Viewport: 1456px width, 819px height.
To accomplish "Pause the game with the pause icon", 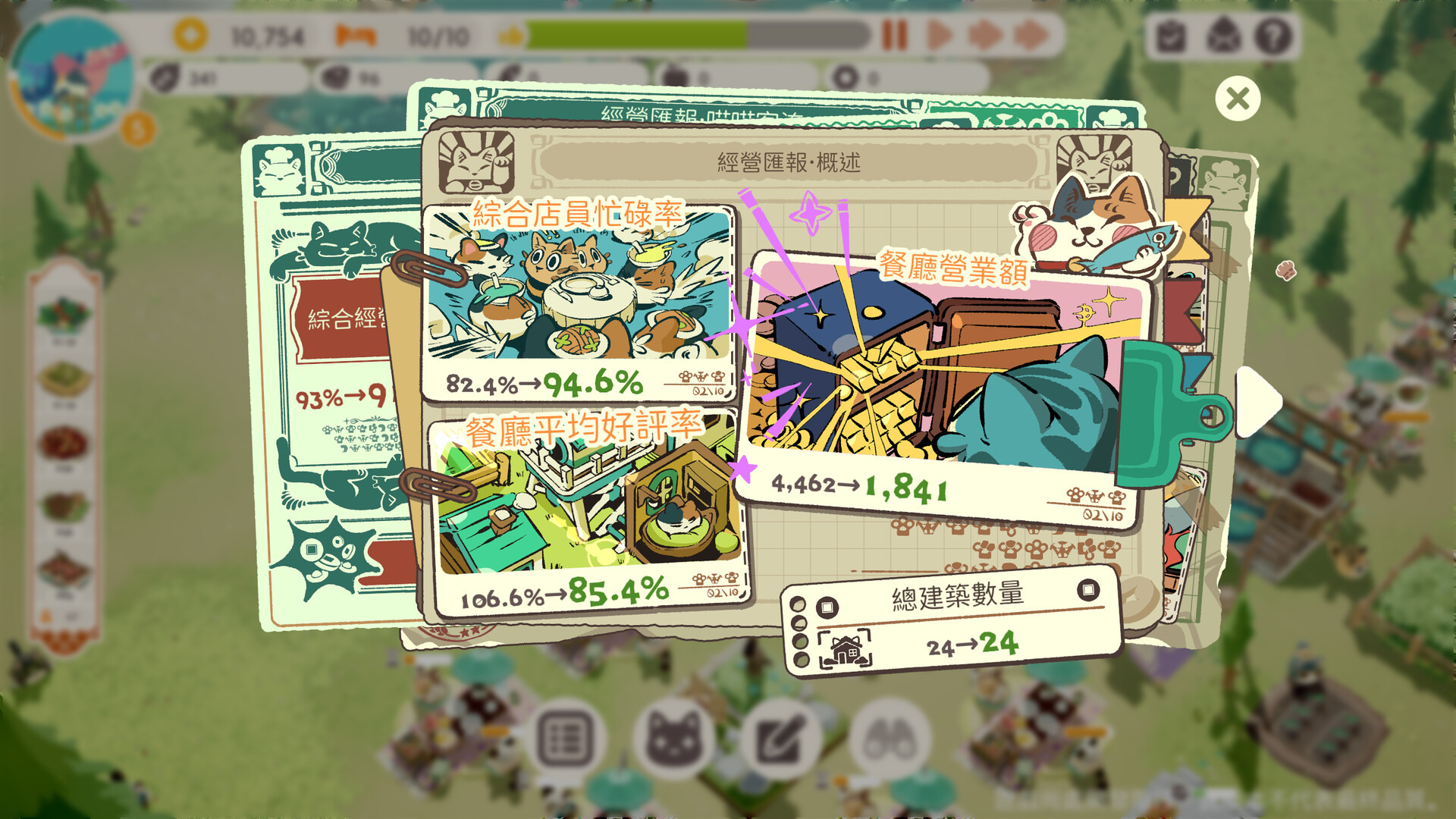I will point(895,33).
